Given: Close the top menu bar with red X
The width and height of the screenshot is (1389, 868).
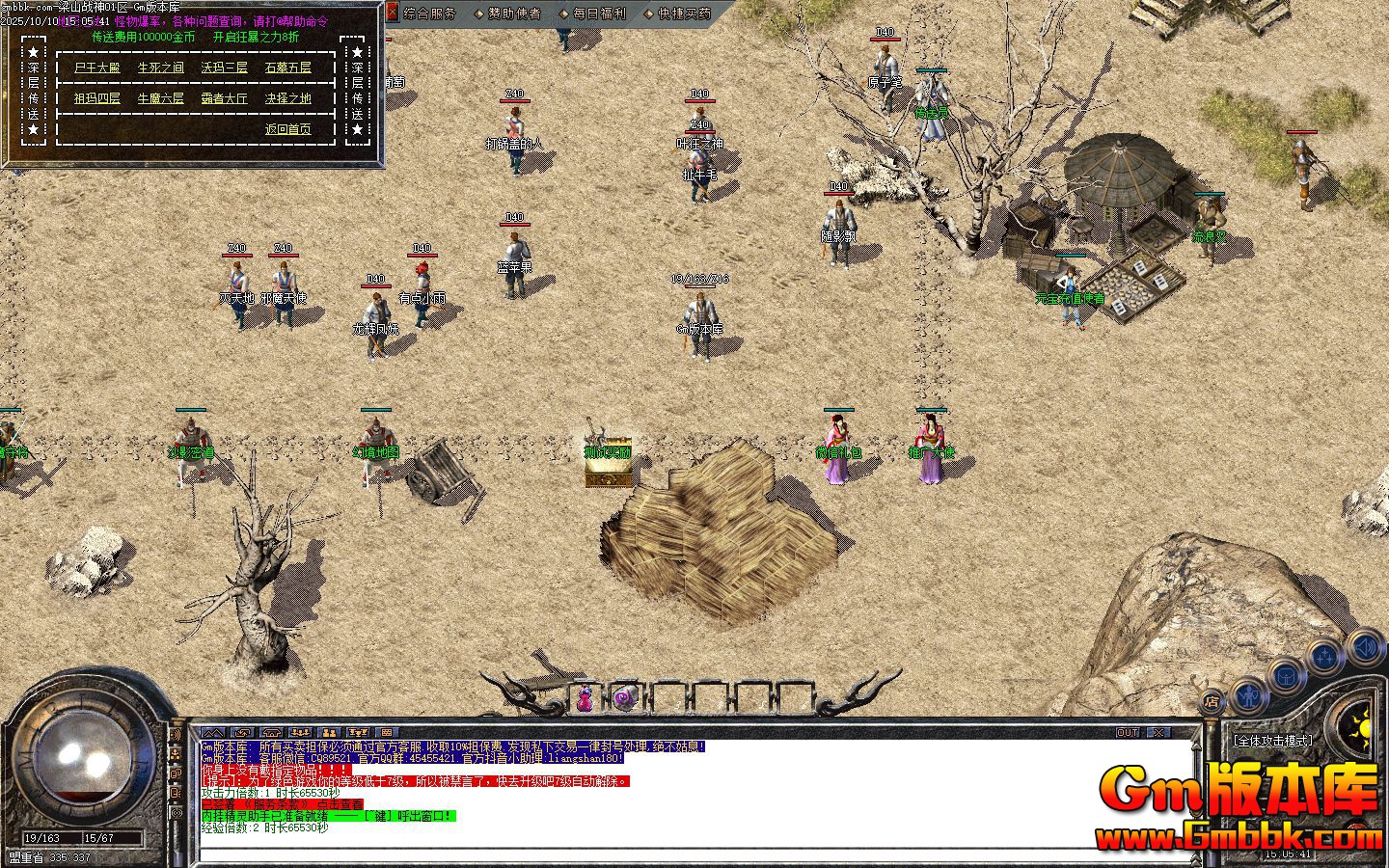Looking at the screenshot, I should click(392, 13).
